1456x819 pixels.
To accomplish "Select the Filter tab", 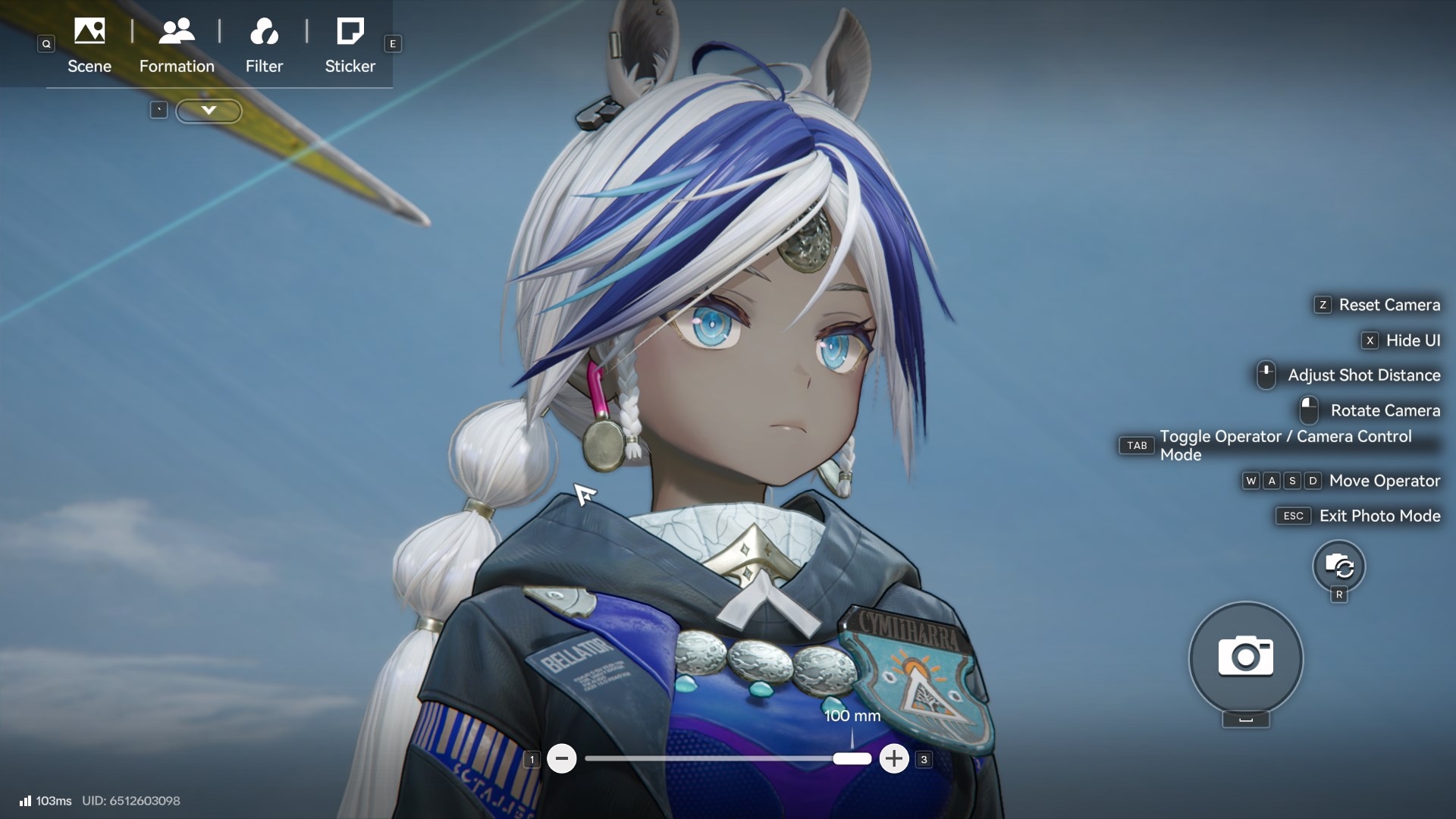I will point(264,45).
